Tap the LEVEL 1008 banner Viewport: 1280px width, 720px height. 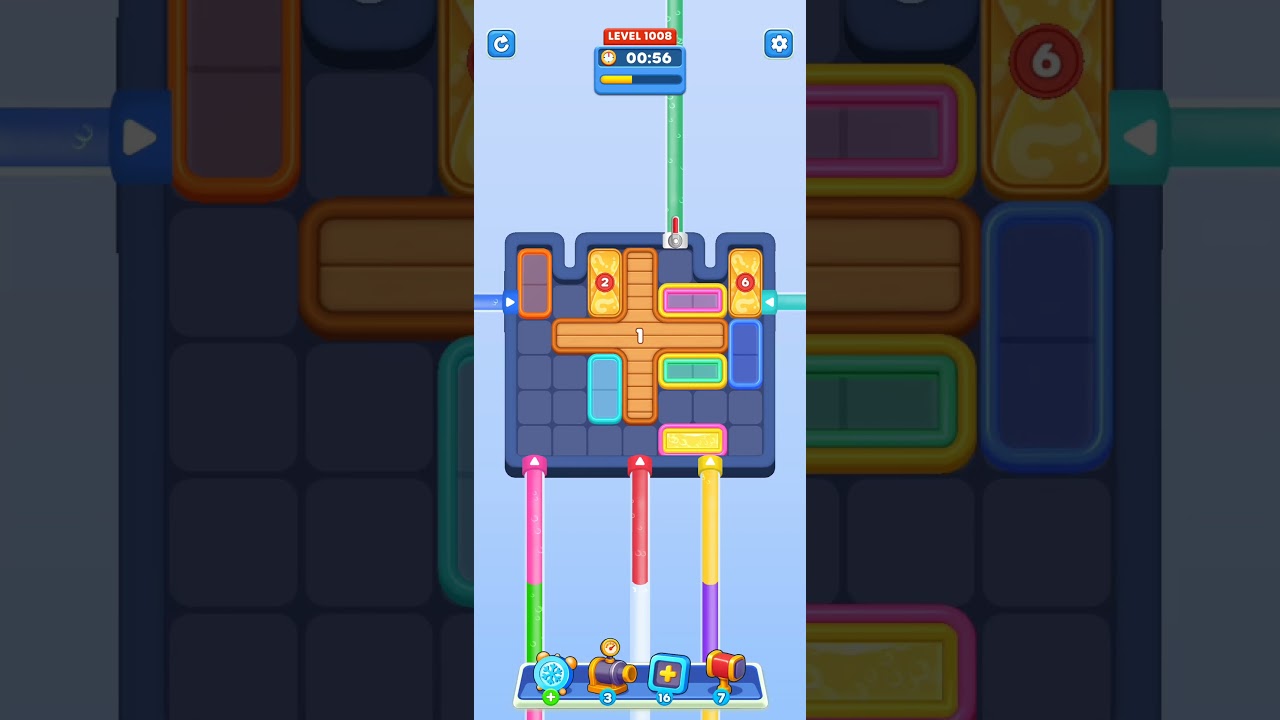pos(640,35)
